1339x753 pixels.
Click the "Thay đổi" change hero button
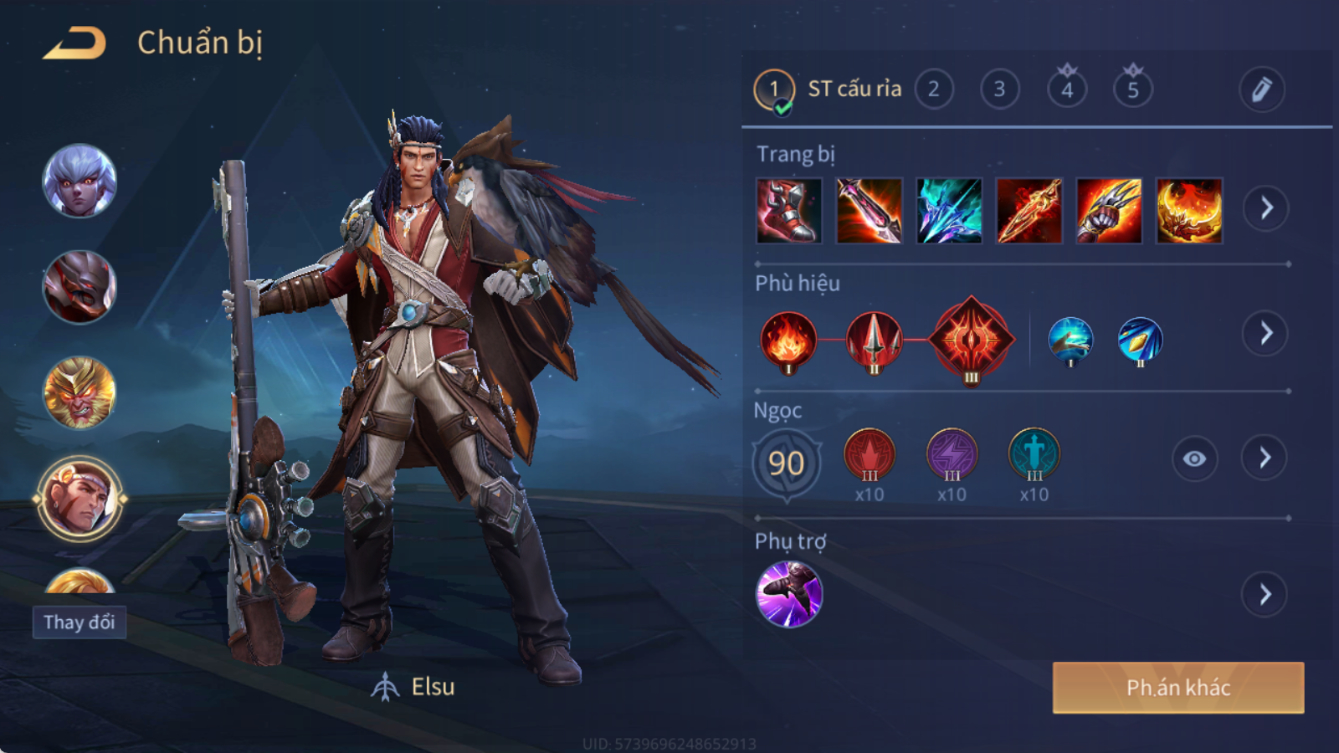tap(79, 622)
